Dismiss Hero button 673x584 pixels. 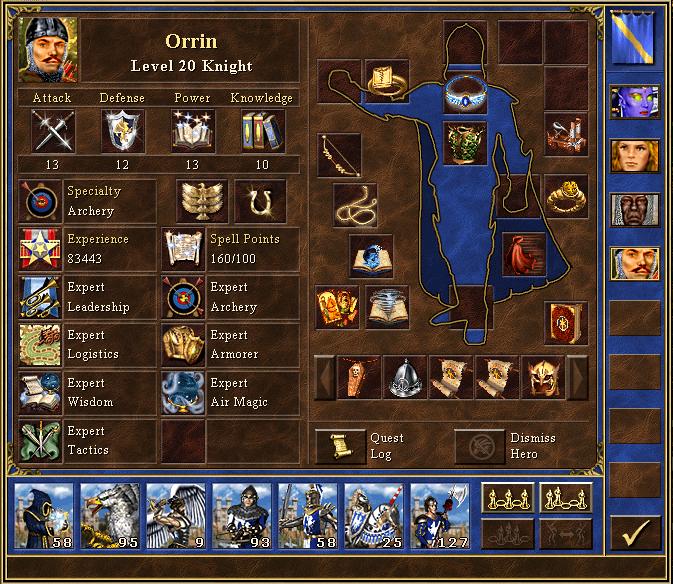point(481,446)
